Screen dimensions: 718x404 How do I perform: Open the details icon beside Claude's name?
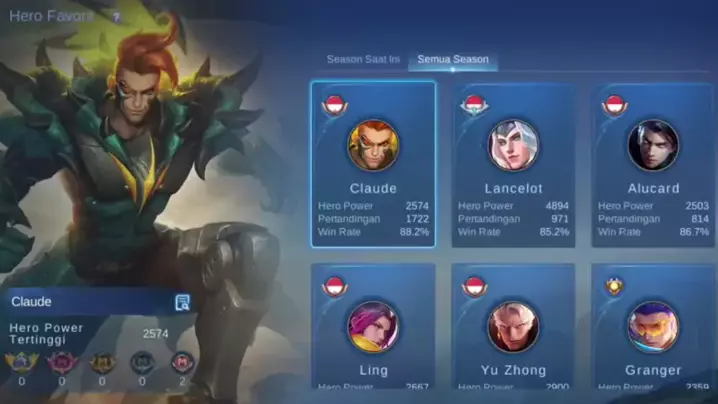click(182, 302)
